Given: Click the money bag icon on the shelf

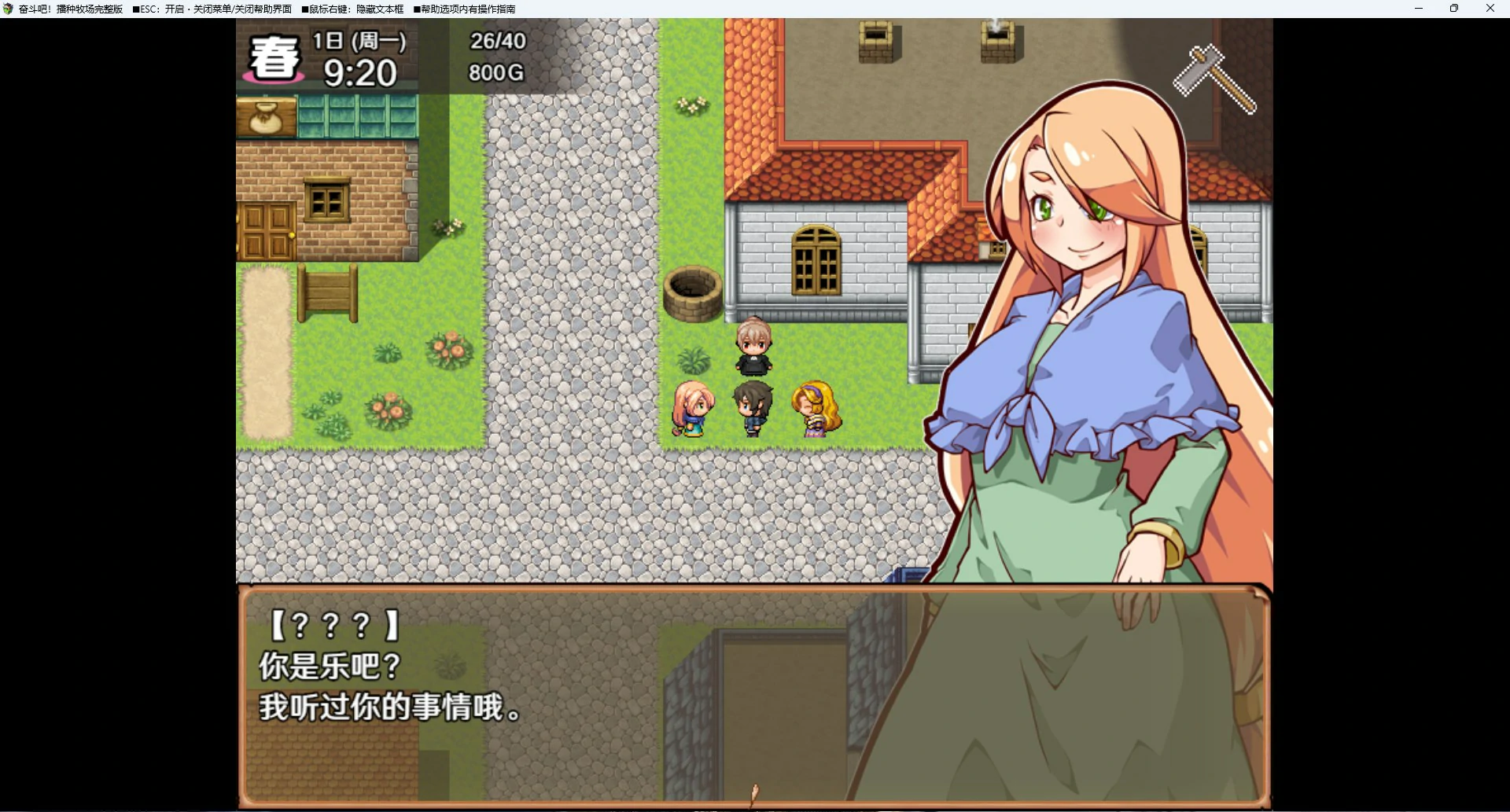Looking at the screenshot, I should point(267,118).
